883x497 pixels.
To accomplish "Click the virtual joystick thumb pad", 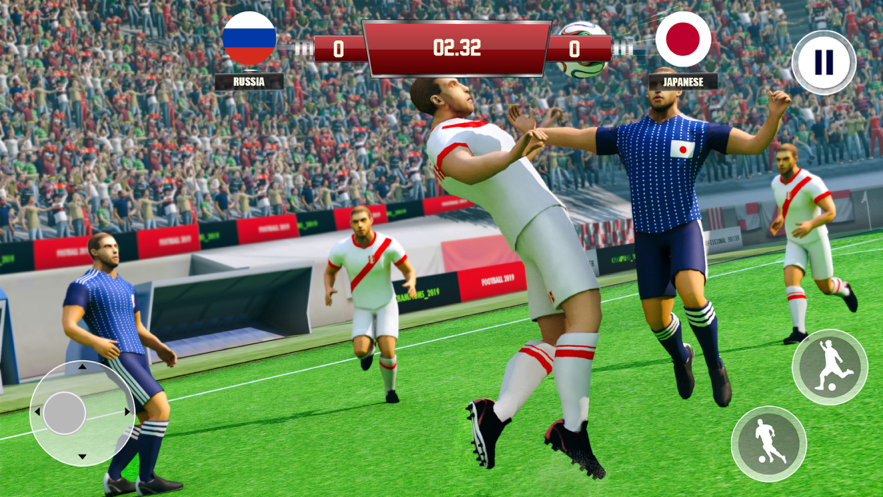I will (65, 413).
